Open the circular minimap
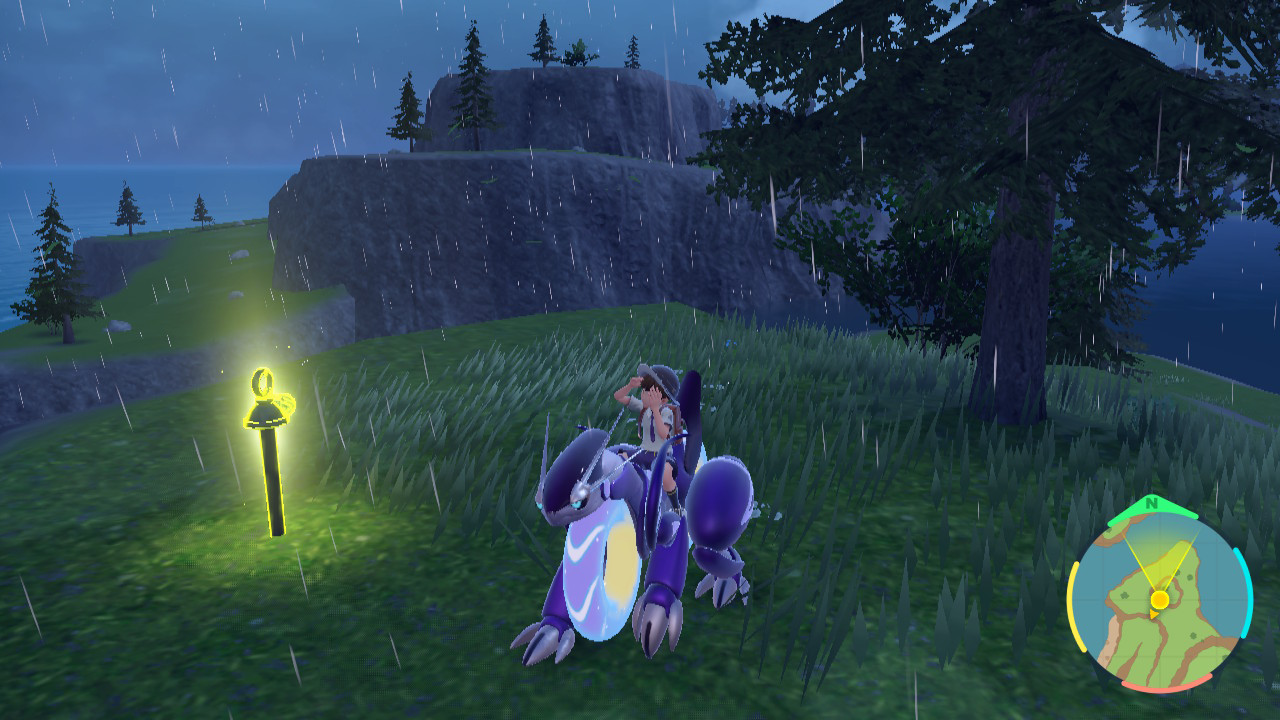 1159,600
